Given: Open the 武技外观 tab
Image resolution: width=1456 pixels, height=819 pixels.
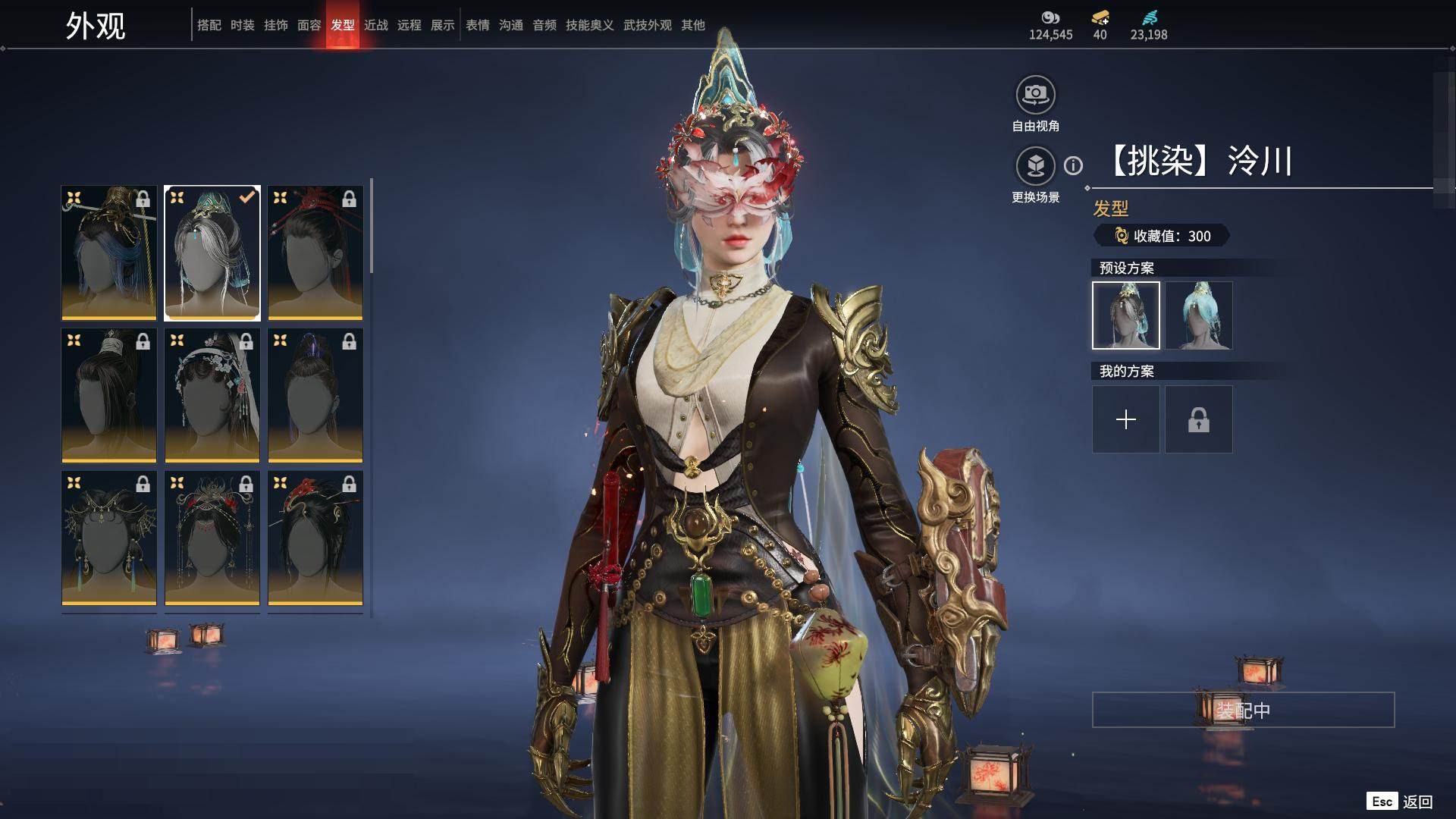Looking at the screenshot, I should (647, 25).
